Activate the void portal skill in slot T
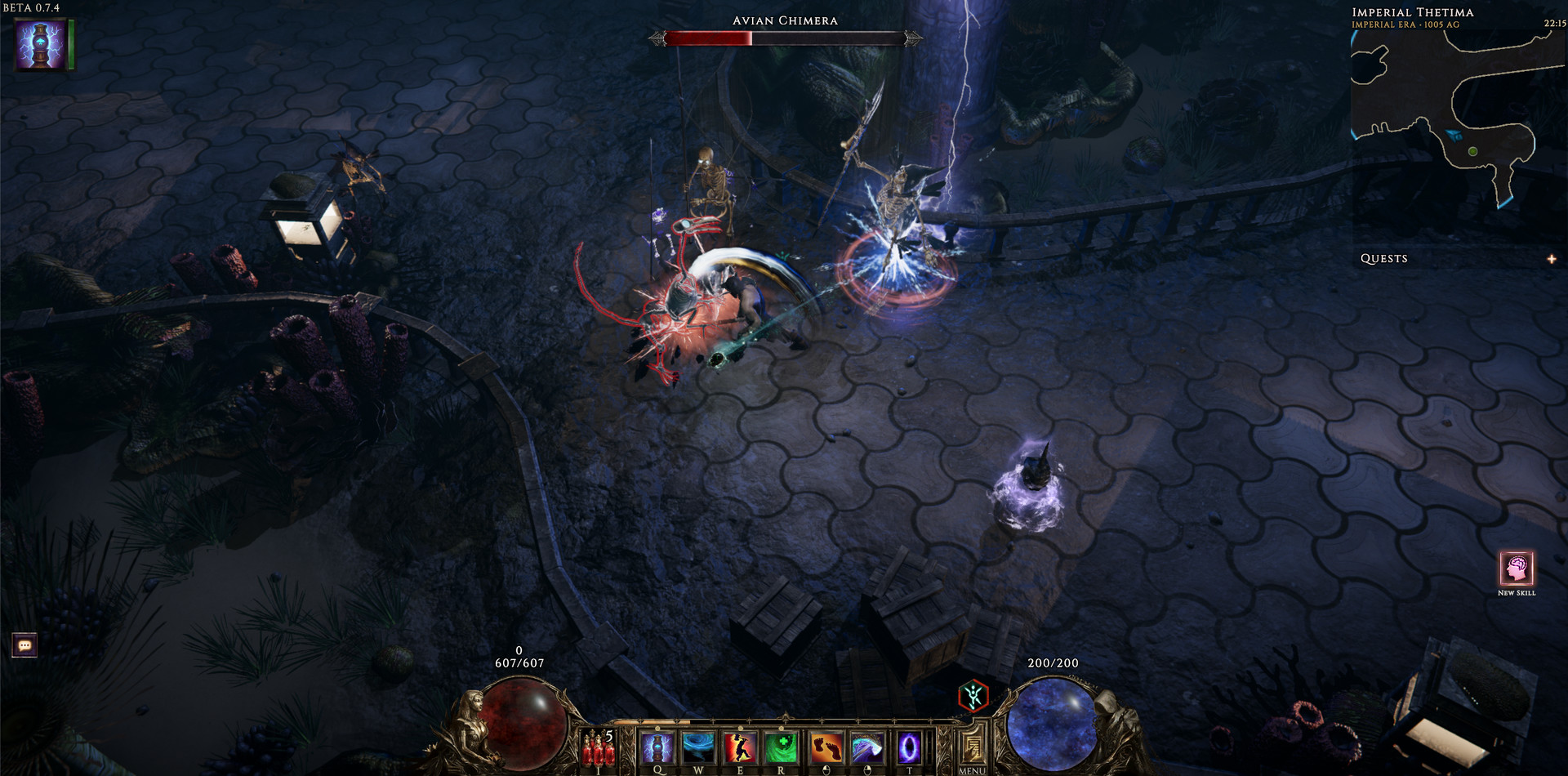Screen dimensions: 1568x776 coord(908,747)
